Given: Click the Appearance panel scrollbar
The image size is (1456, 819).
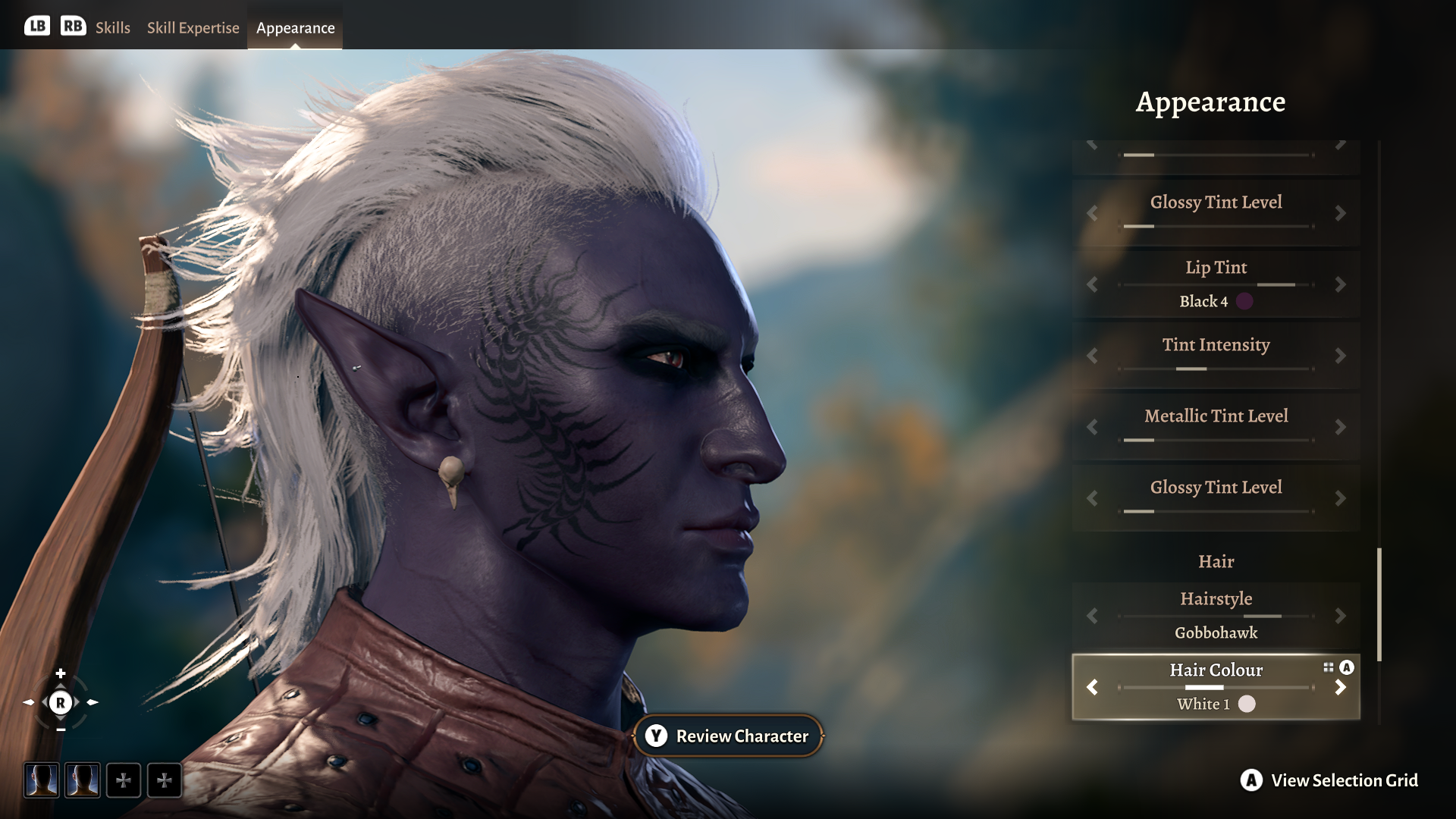Looking at the screenshot, I should click(1379, 604).
